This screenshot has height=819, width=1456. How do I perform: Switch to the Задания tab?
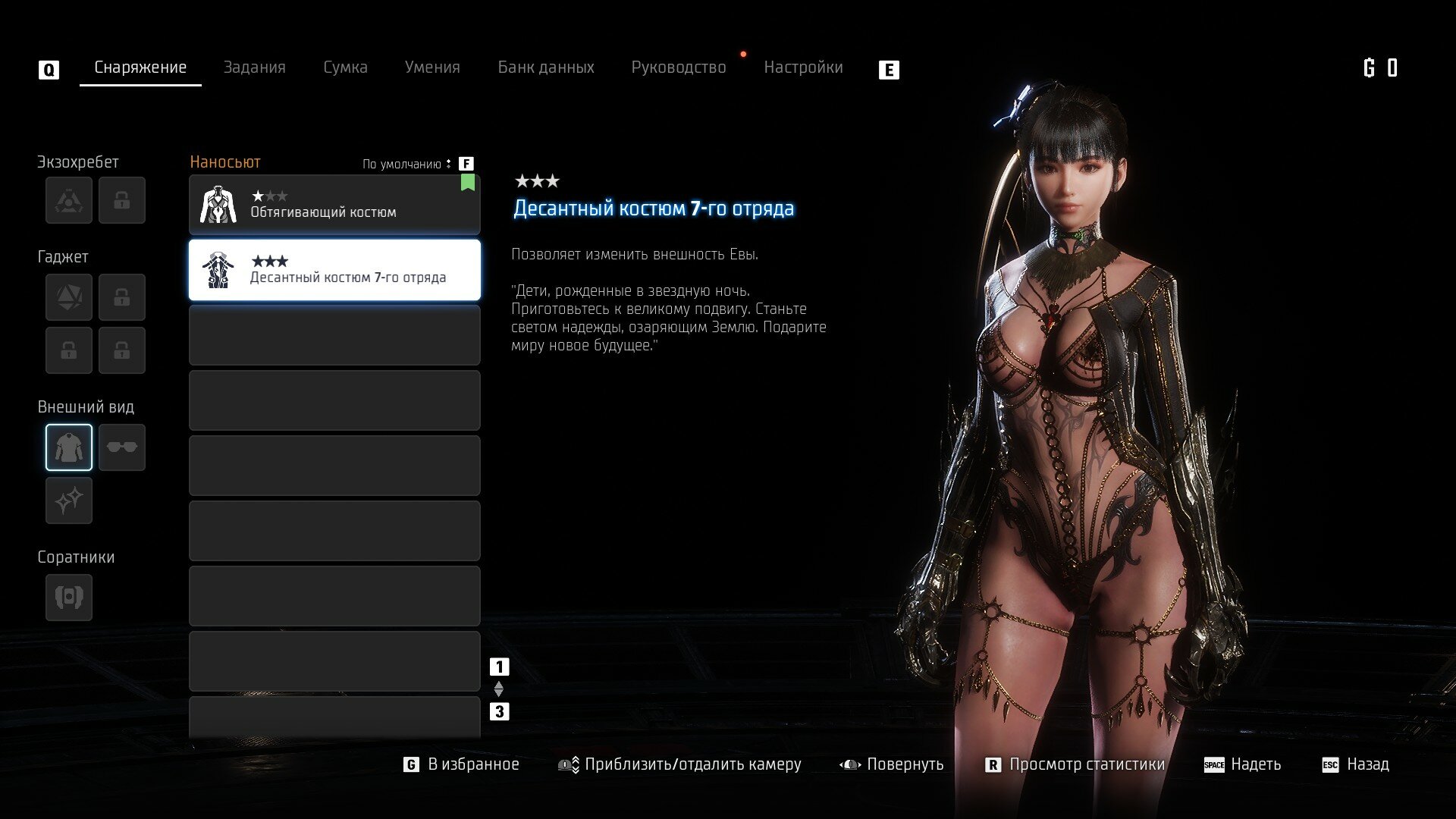pyautogui.click(x=255, y=67)
